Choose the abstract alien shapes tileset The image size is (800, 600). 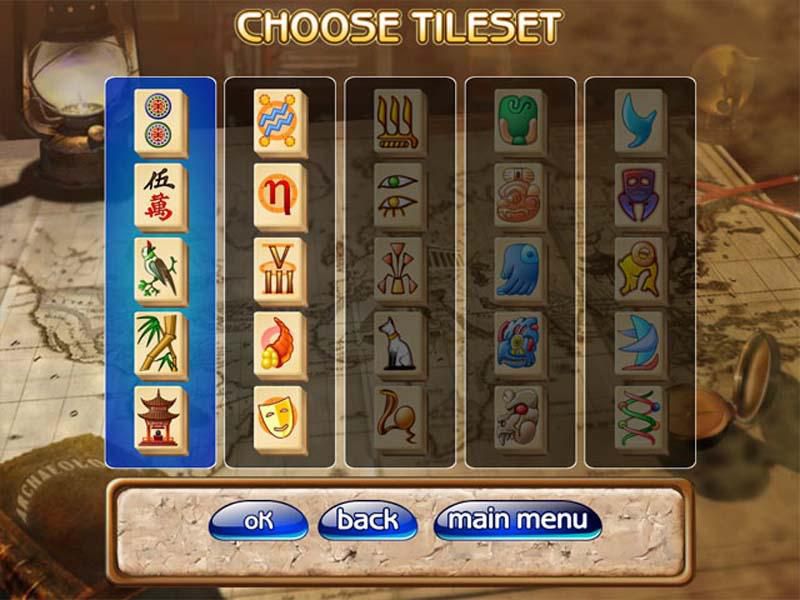pyautogui.click(x=639, y=272)
